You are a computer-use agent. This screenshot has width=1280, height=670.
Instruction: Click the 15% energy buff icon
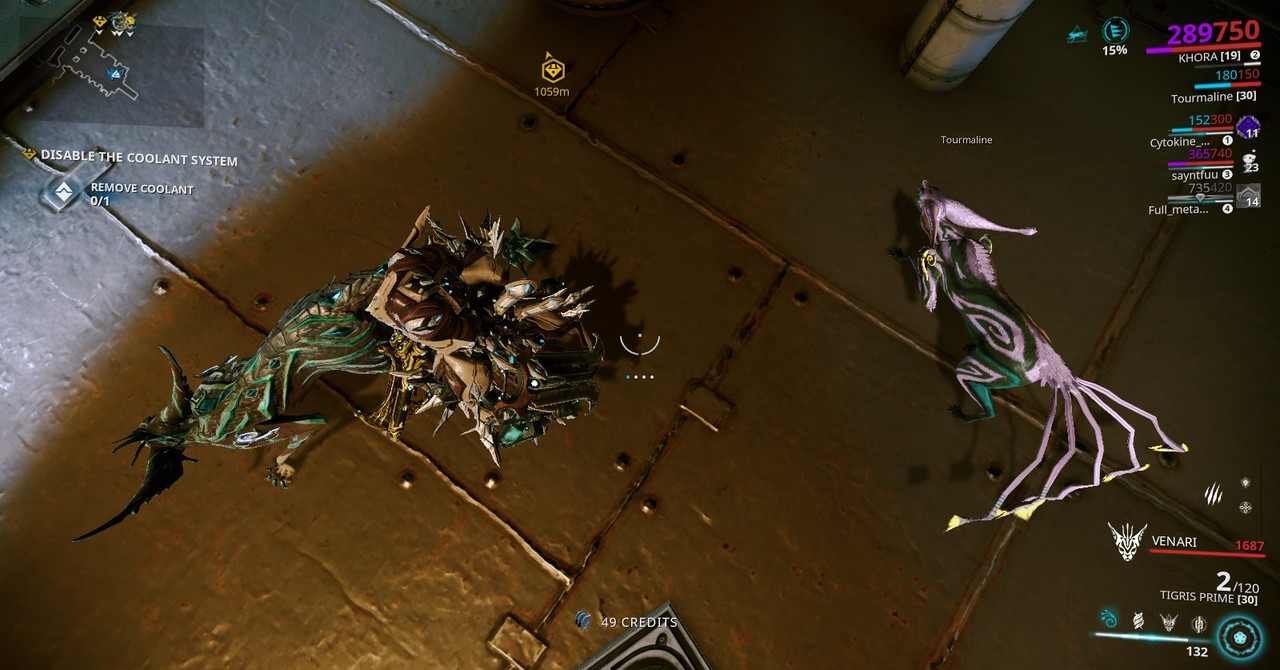point(1115,31)
